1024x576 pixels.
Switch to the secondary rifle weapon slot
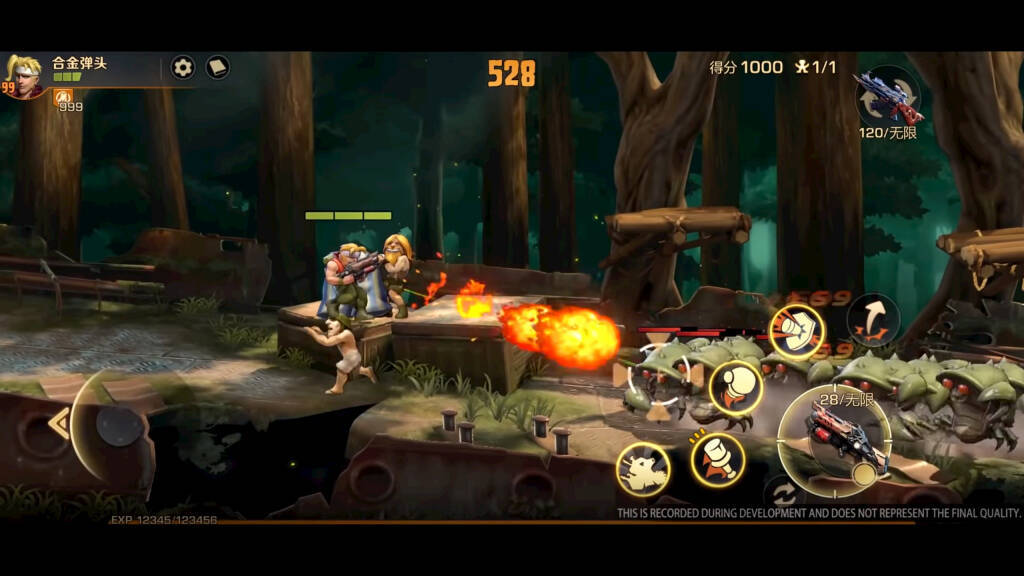click(887, 96)
